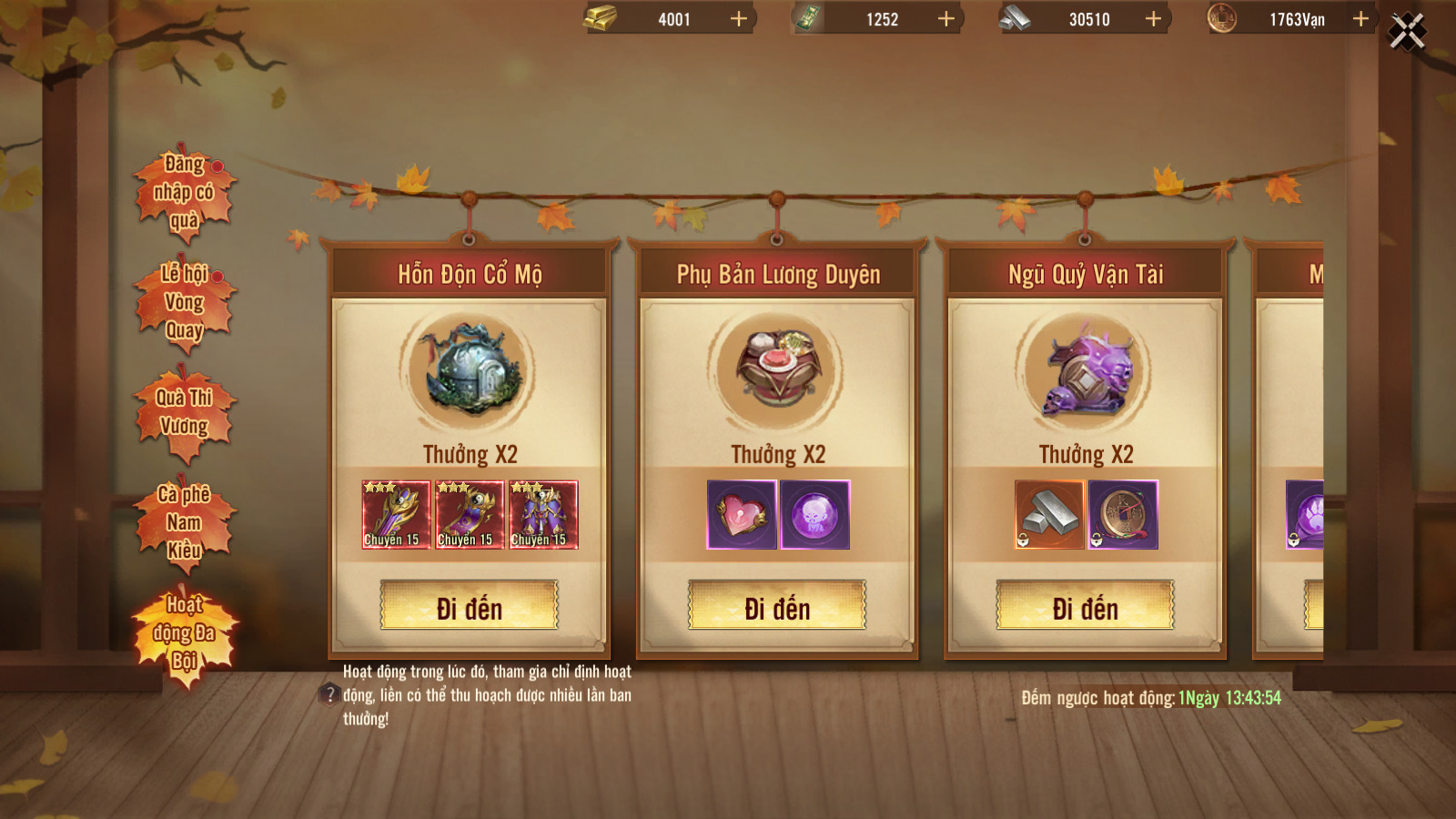This screenshot has width=1456, height=819.
Task: Go to Ngũ Quỷ Vận Tài via Đi đến
Action: point(1085,606)
